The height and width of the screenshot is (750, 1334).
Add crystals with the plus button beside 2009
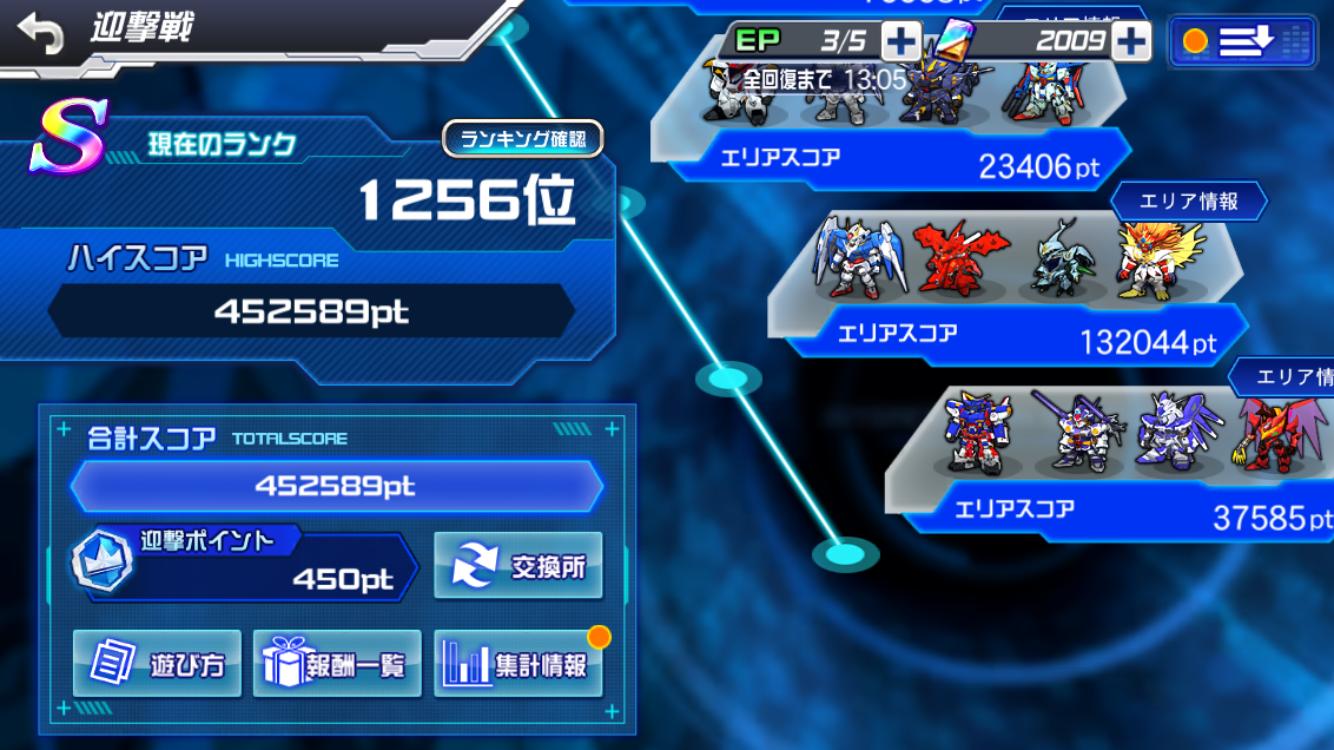(1131, 41)
